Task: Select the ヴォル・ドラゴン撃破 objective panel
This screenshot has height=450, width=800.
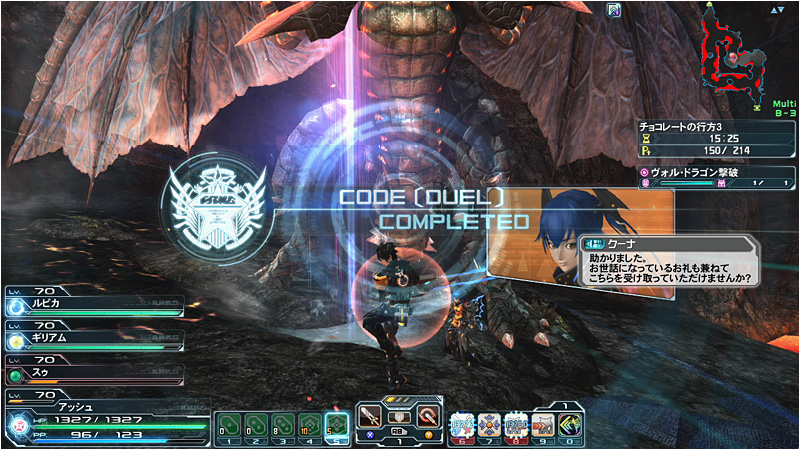Action: point(716,177)
